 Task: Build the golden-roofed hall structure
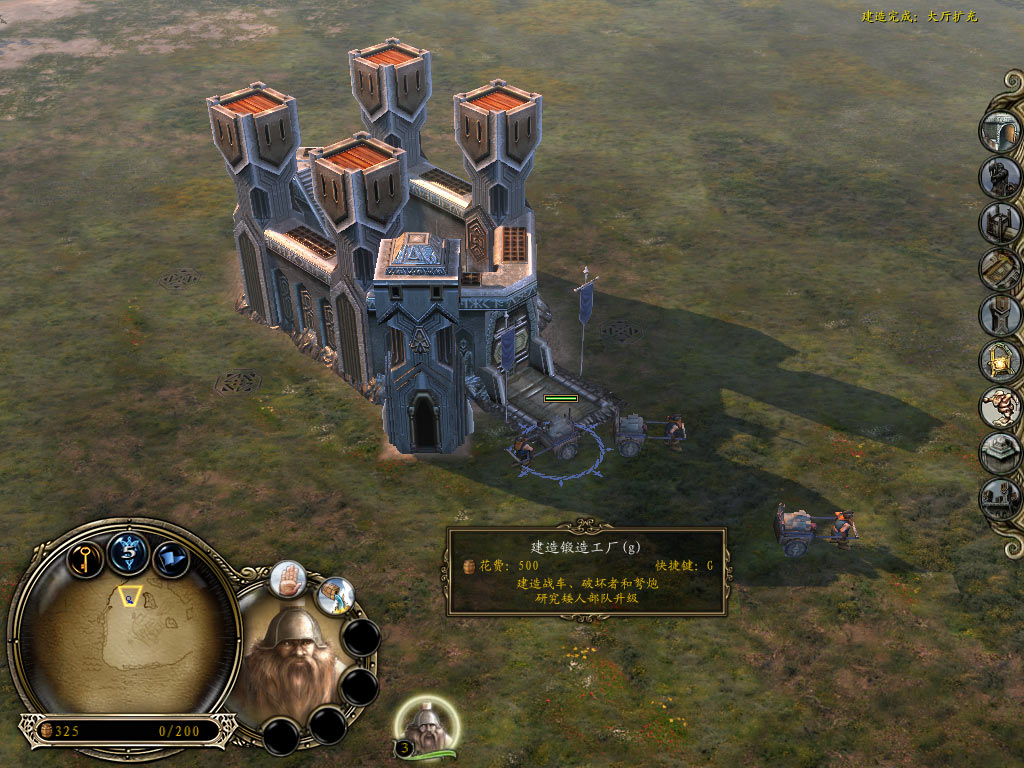pyautogui.click(x=999, y=269)
